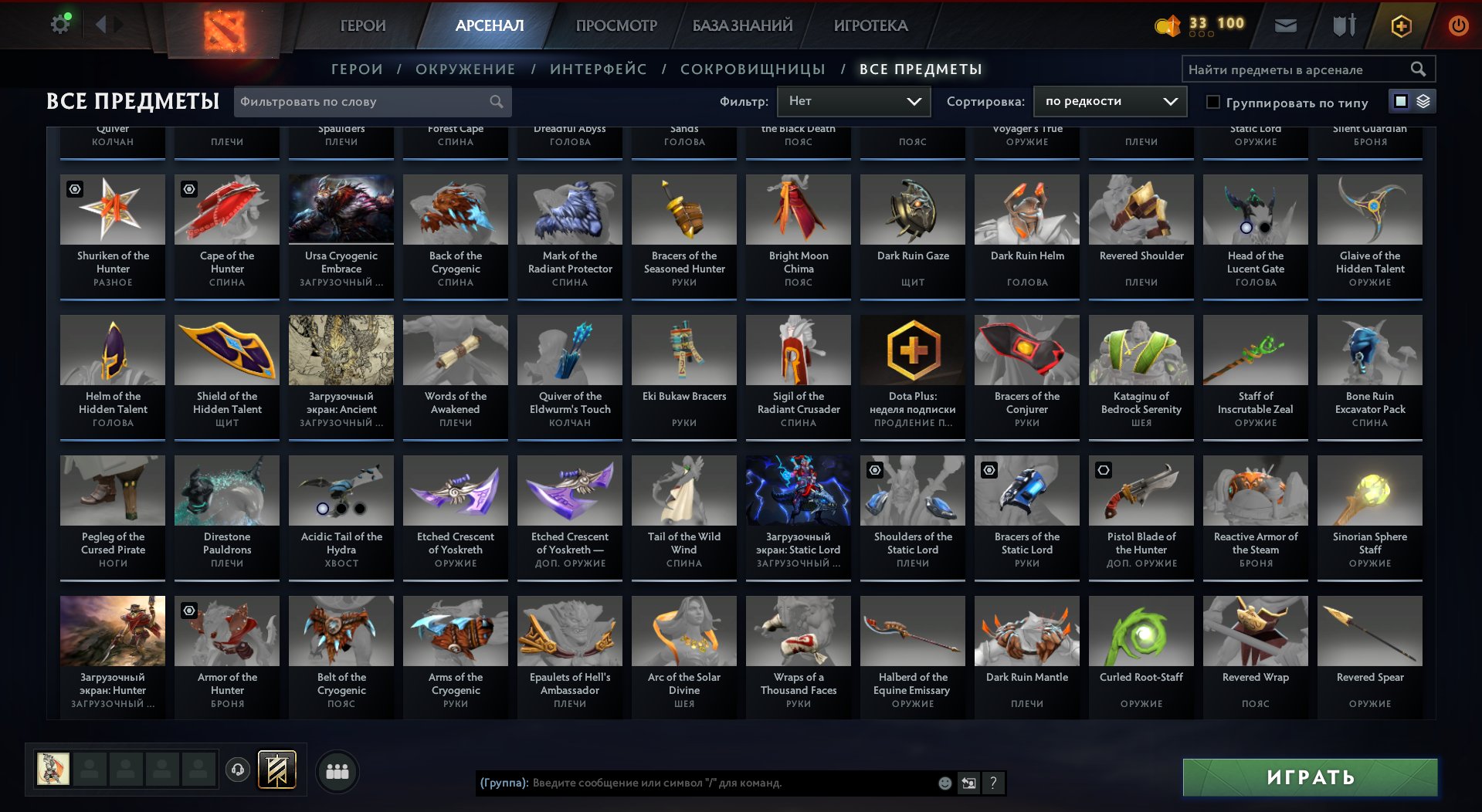This screenshot has height=812, width=1482.
Task: Open the Фильтр dropdown set to Нет
Action: pyautogui.click(x=853, y=100)
